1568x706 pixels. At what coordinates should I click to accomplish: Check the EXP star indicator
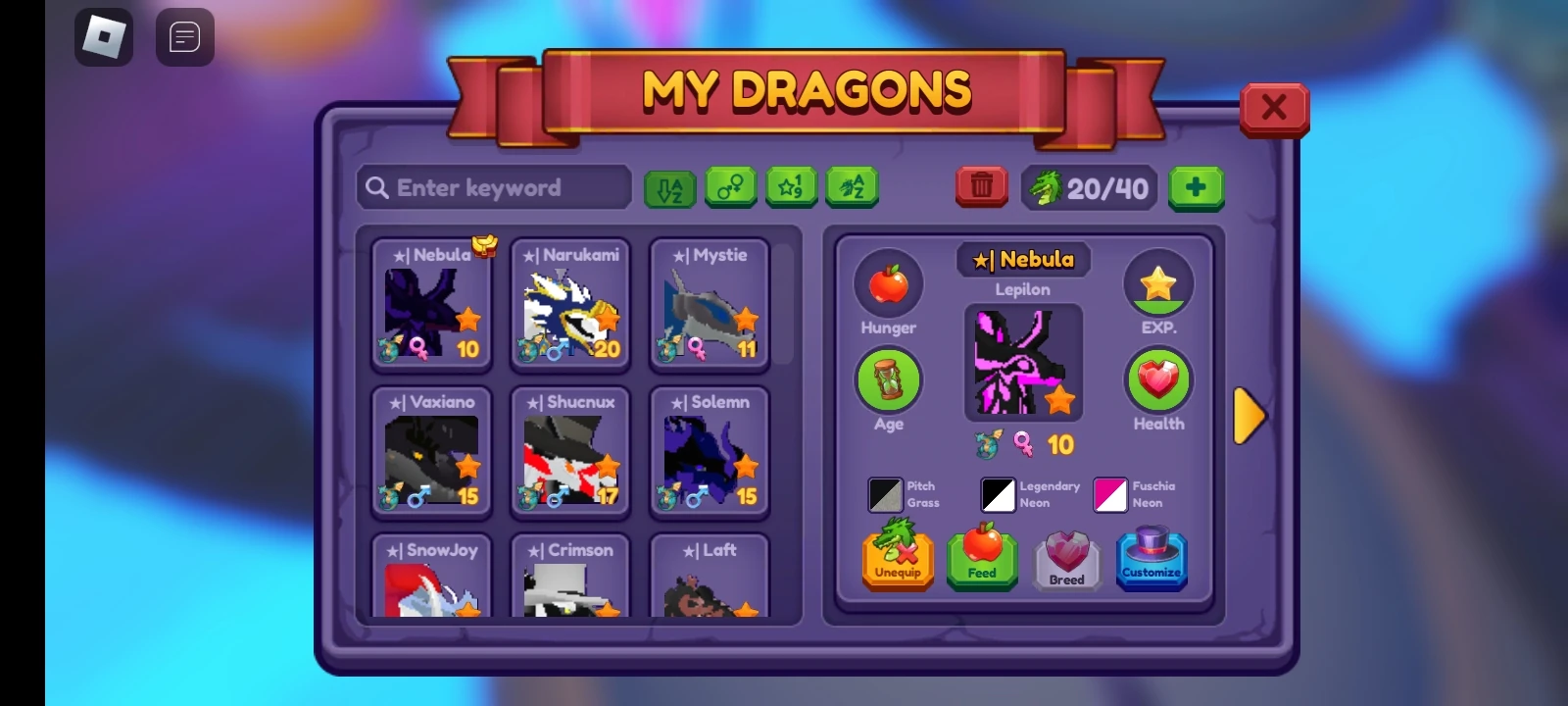click(x=1158, y=284)
